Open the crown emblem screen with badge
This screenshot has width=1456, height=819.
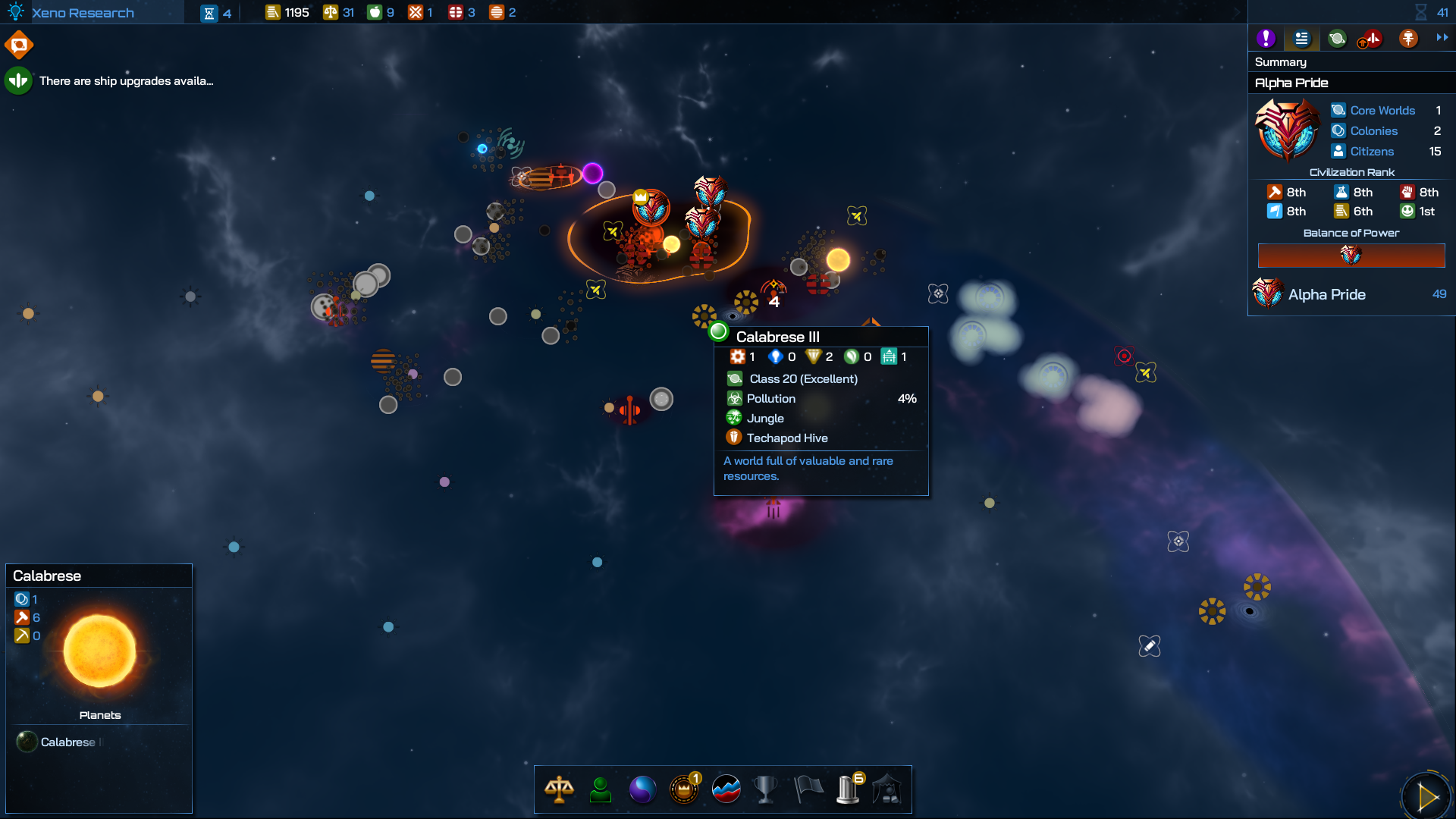(684, 789)
